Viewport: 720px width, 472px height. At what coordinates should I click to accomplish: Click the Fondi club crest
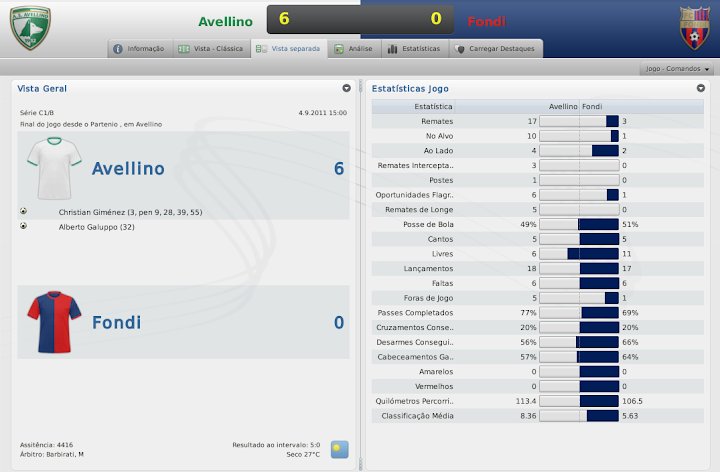tap(693, 27)
